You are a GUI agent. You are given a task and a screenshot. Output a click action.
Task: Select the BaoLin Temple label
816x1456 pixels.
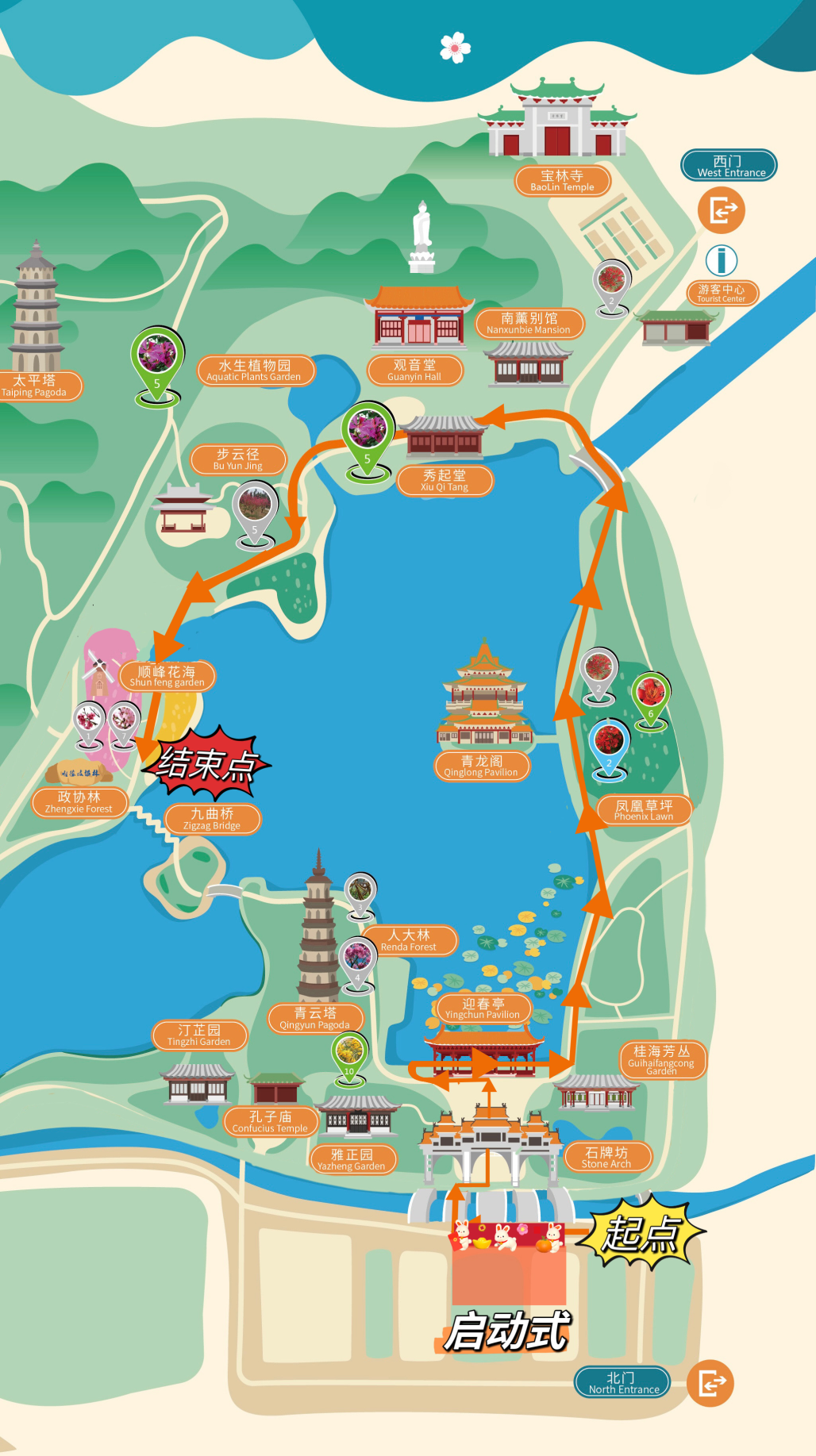click(562, 181)
